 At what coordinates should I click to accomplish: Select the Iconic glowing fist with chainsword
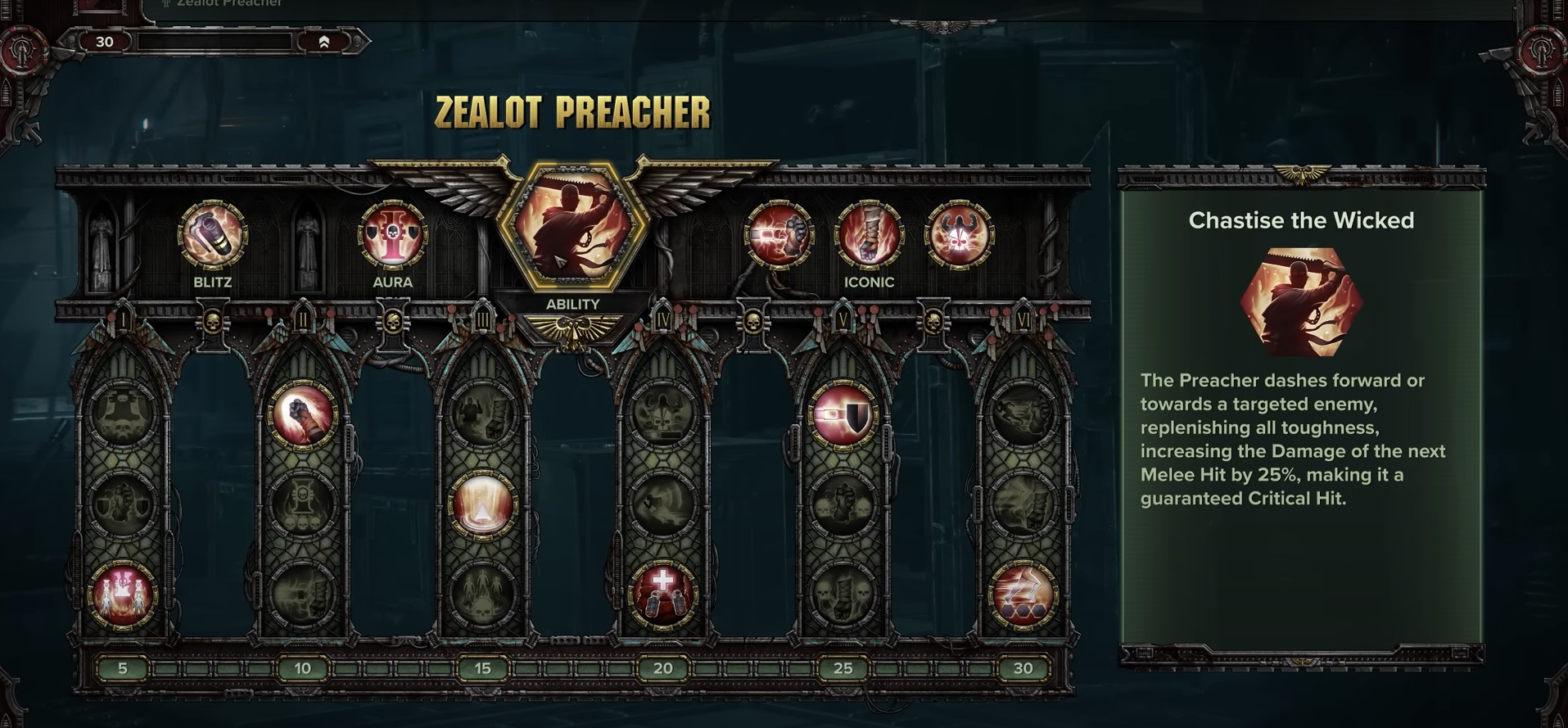[779, 235]
